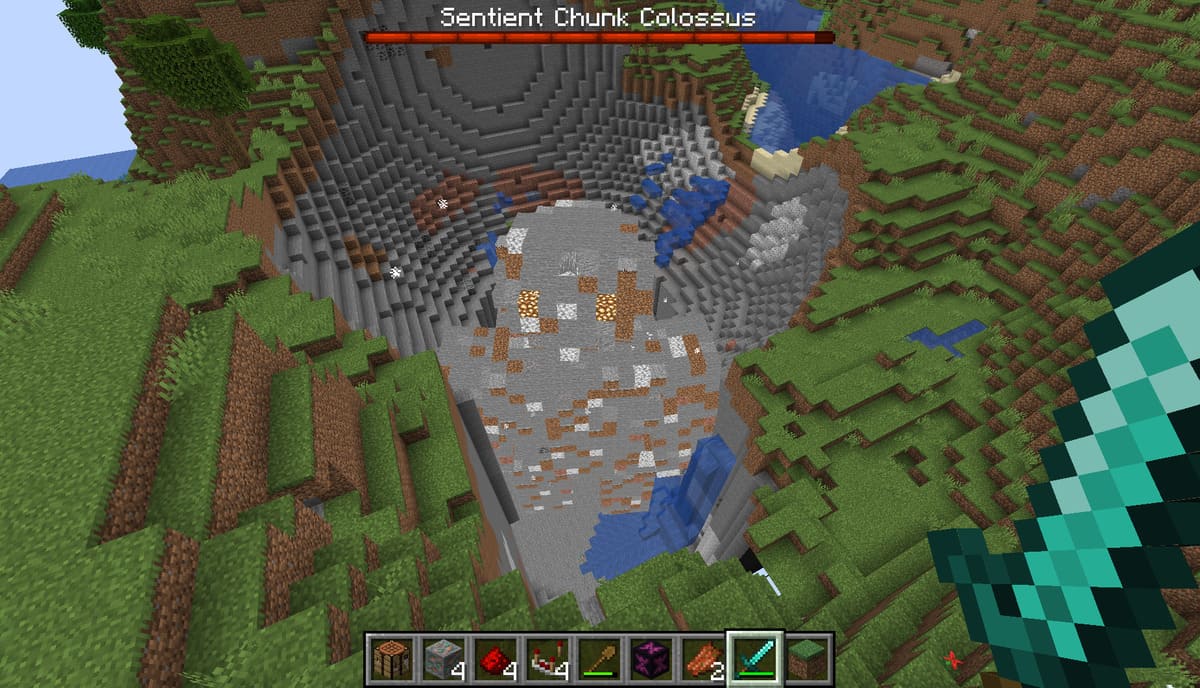Select the redstone repeater slot
The height and width of the screenshot is (688, 1200).
tap(545, 659)
